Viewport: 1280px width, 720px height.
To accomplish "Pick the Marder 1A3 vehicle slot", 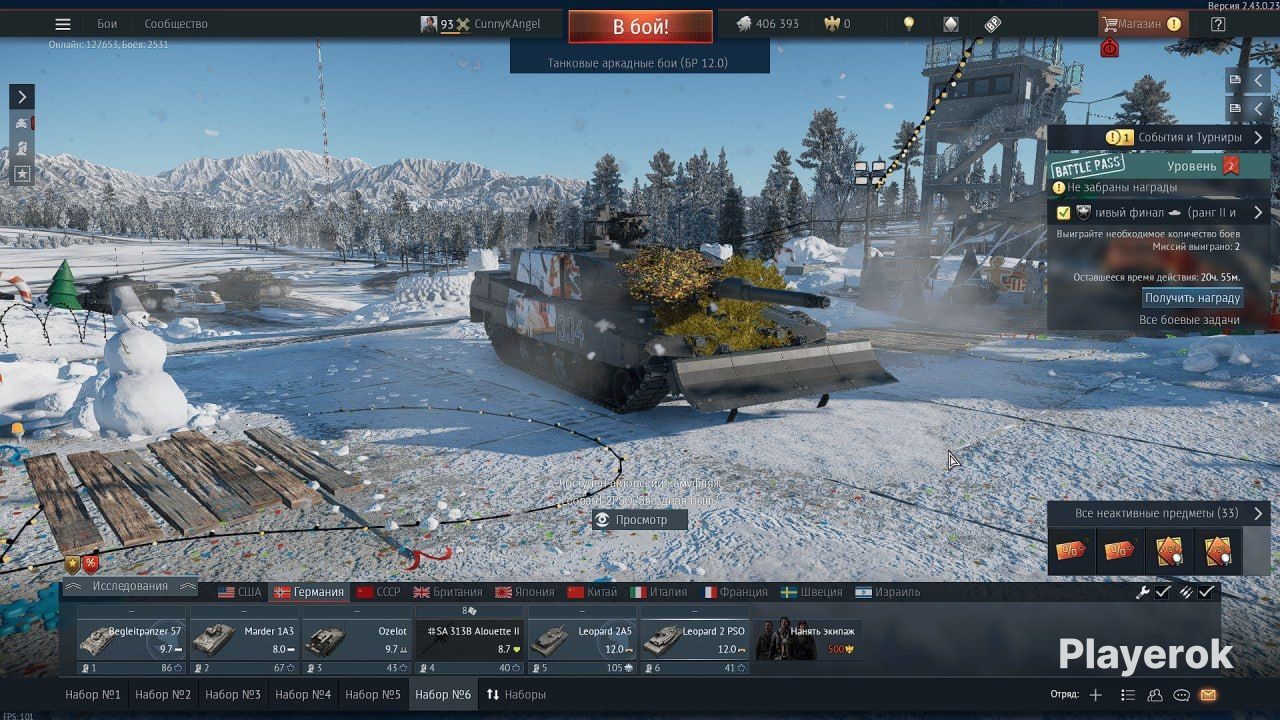I will click(244, 640).
